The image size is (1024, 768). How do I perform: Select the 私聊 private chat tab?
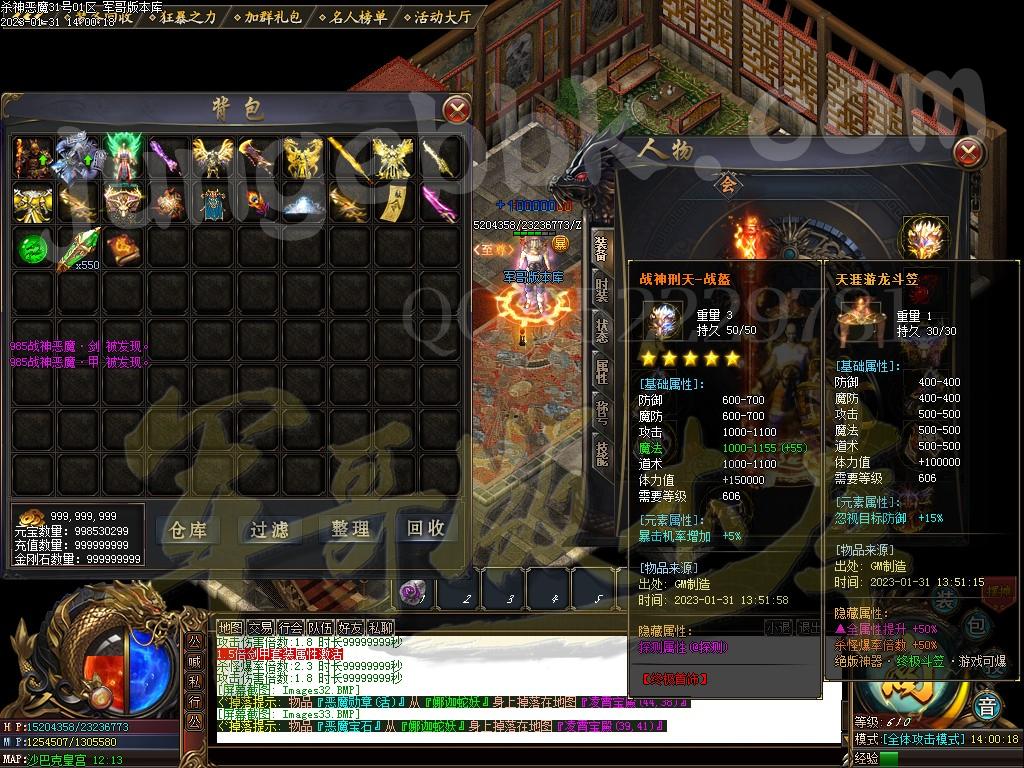[380, 628]
